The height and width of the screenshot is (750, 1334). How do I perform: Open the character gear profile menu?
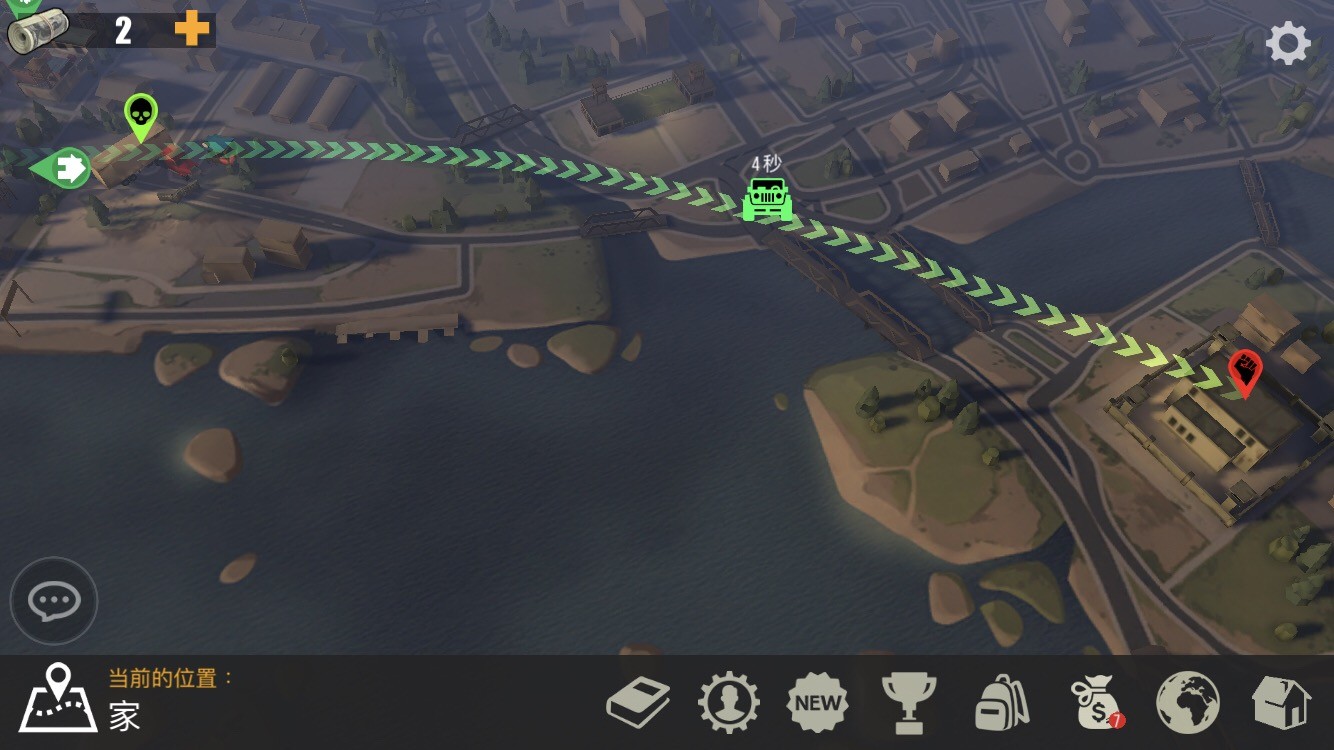pos(728,702)
